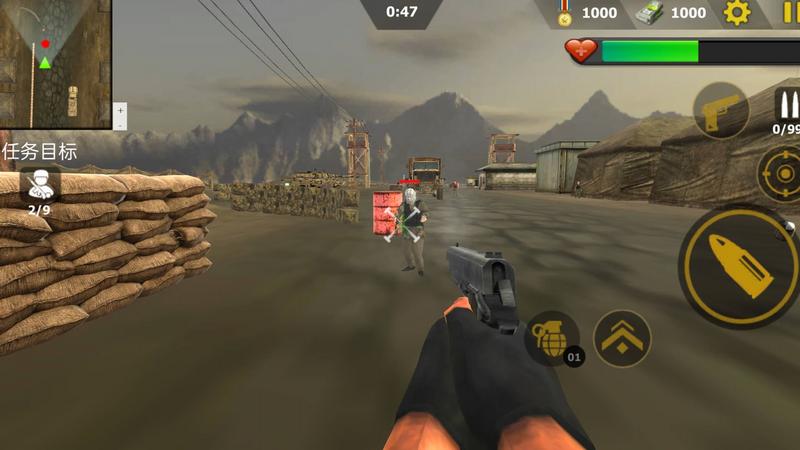
Task: Tap the double-chevron jump button
Action: coord(622,338)
